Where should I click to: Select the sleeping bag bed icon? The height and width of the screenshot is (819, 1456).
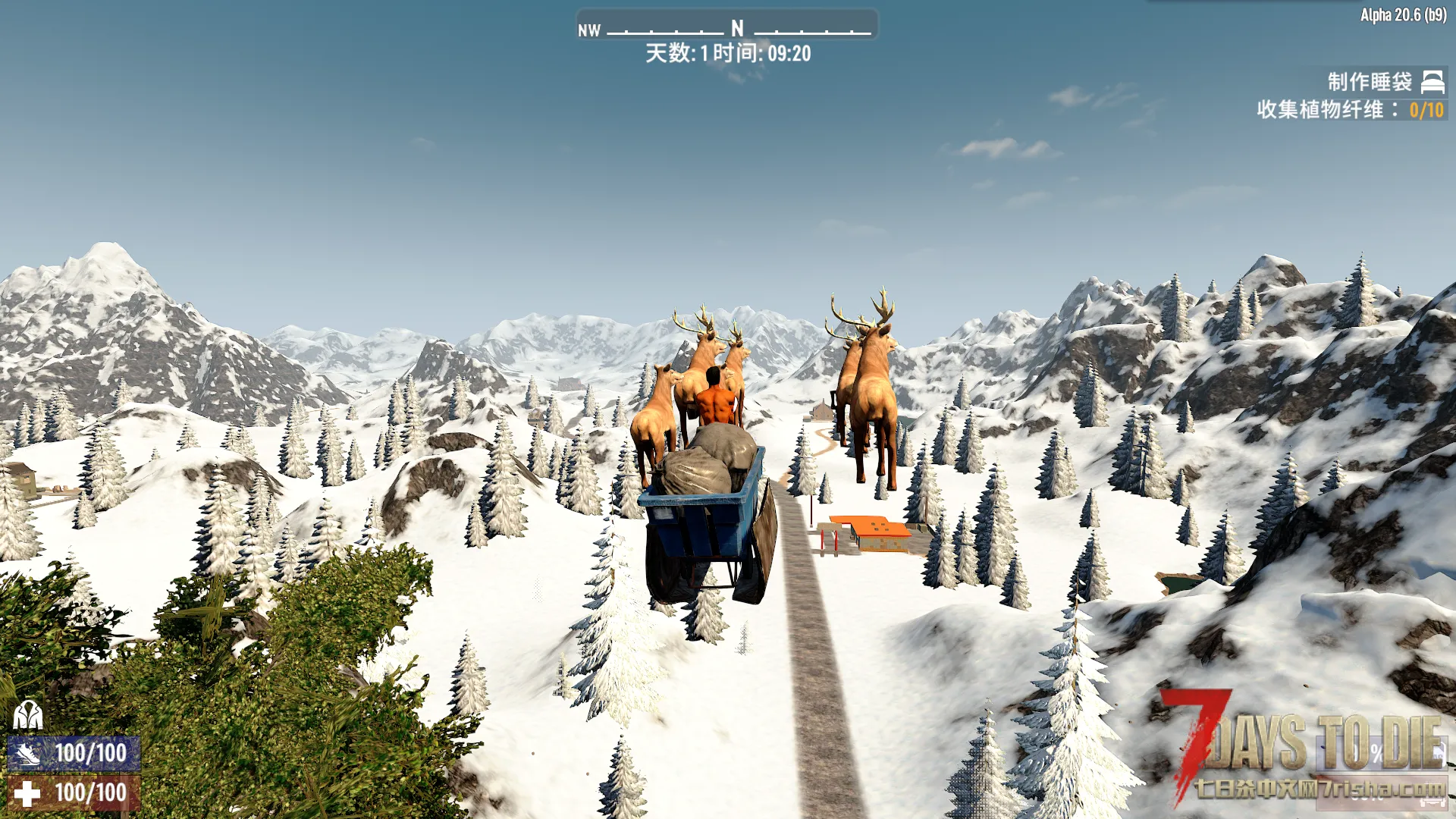click(x=1432, y=81)
